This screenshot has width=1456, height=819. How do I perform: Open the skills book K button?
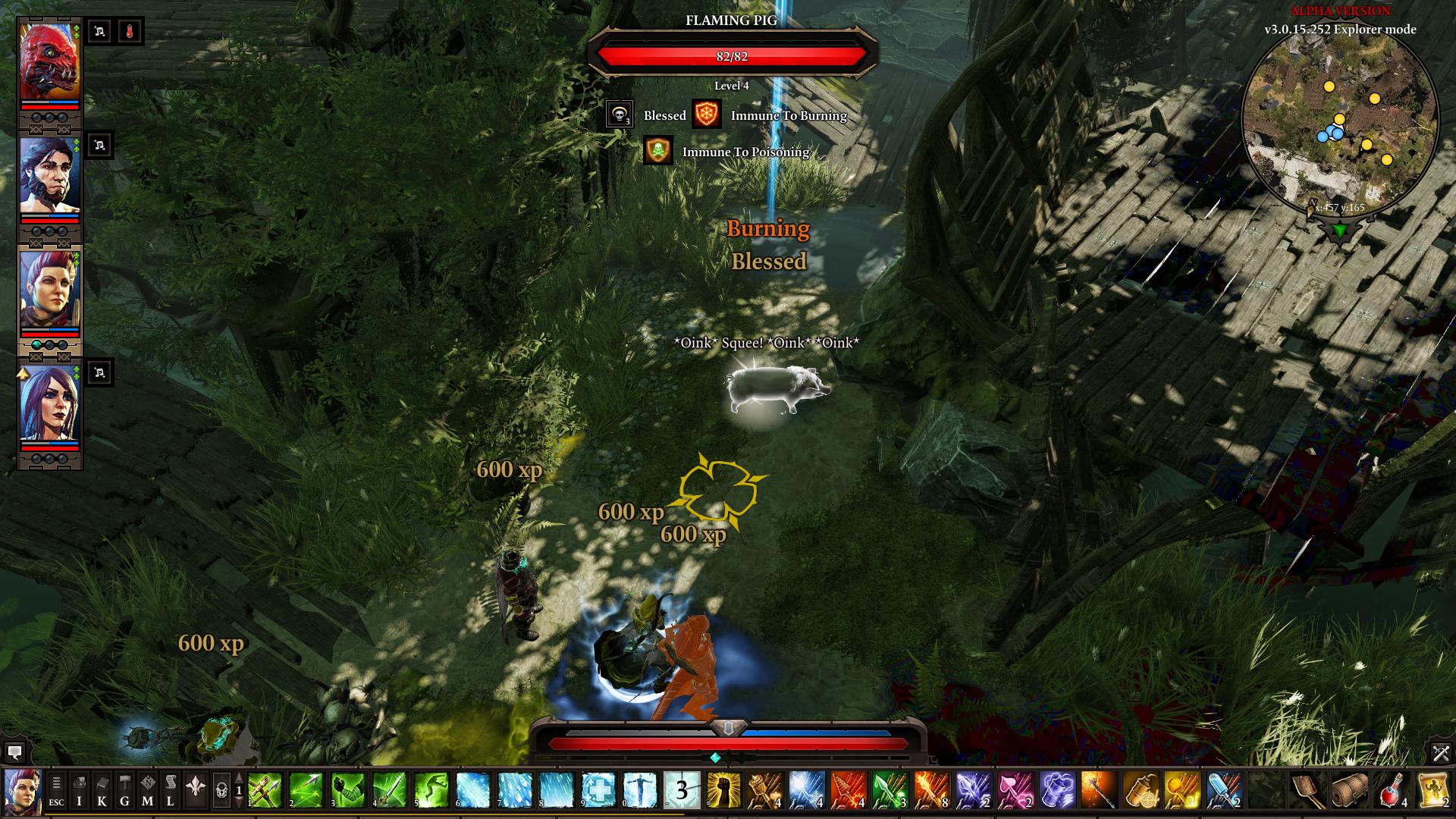click(102, 790)
